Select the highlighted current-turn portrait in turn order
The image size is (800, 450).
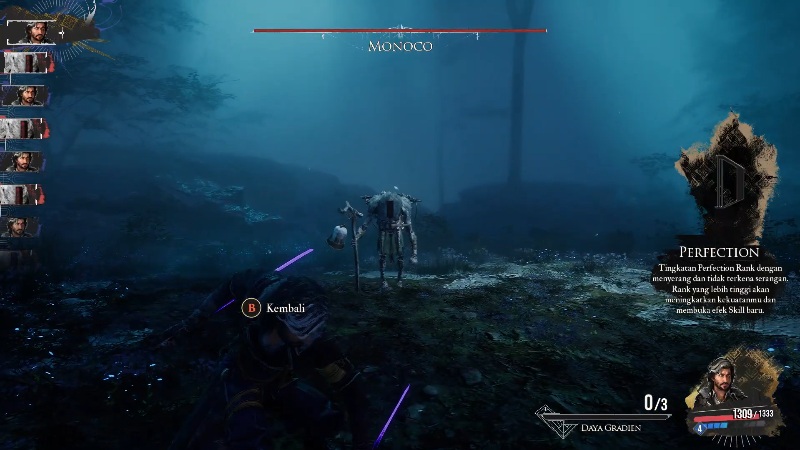[30, 30]
